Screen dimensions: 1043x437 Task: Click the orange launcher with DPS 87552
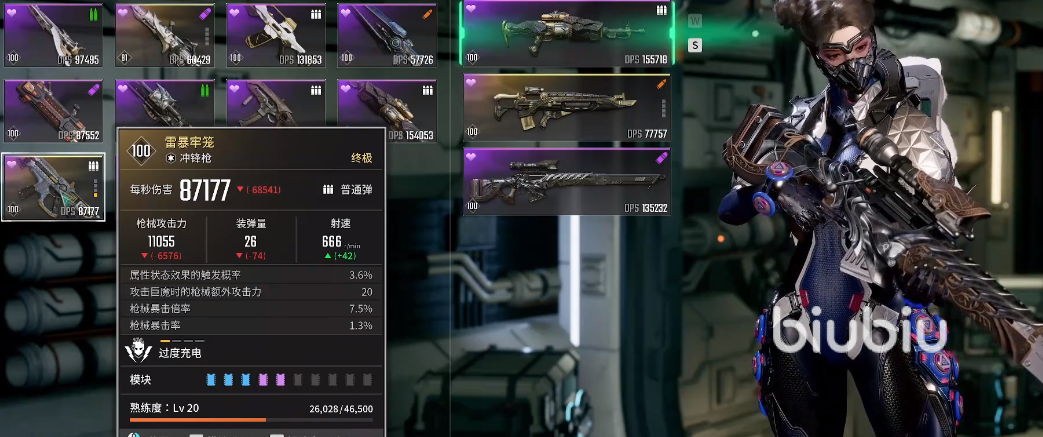pyautogui.click(x=55, y=110)
